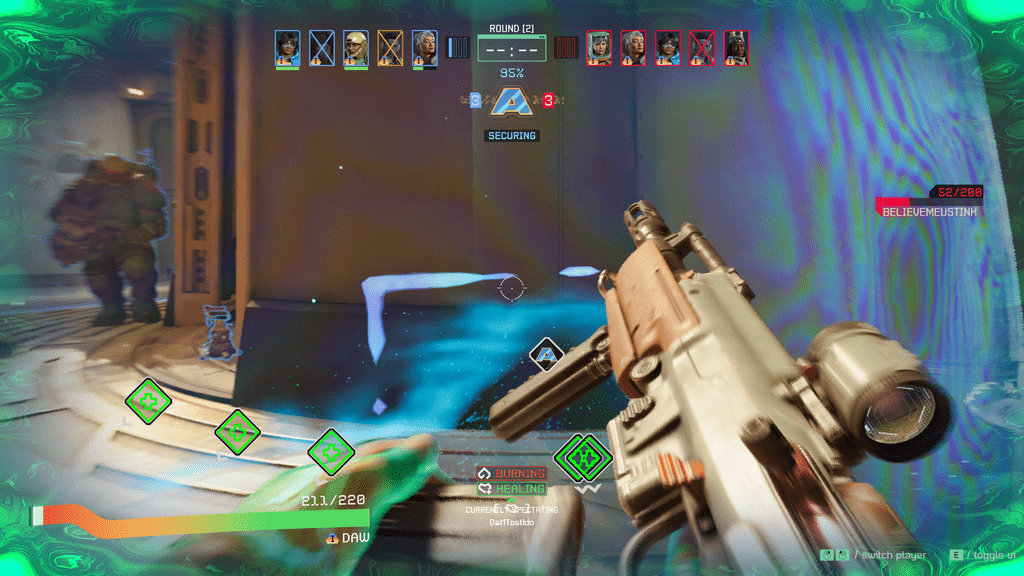Select the red team player wearing eared hat
1024x576 pixels.
point(736,48)
